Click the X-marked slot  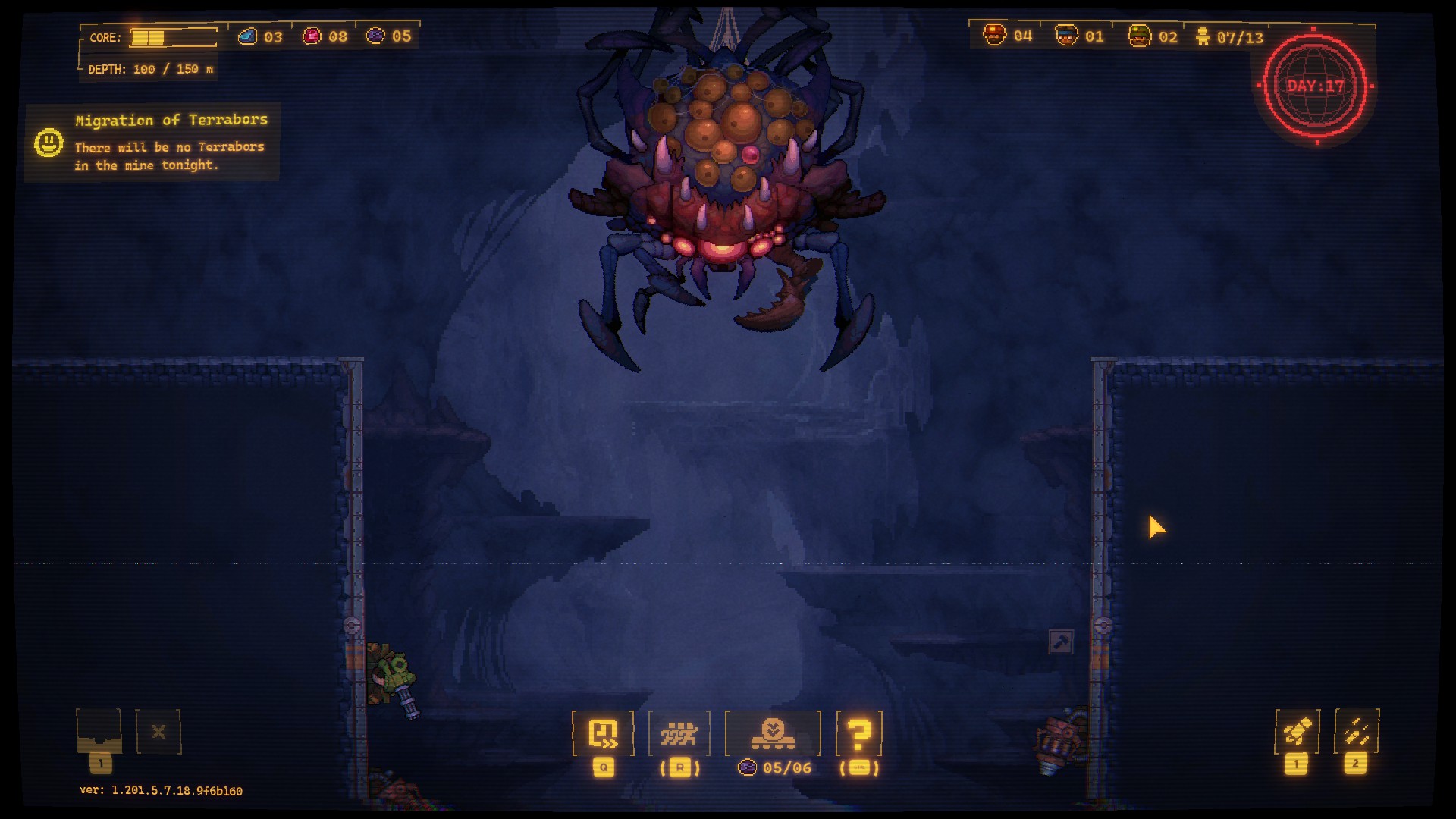click(x=158, y=732)
